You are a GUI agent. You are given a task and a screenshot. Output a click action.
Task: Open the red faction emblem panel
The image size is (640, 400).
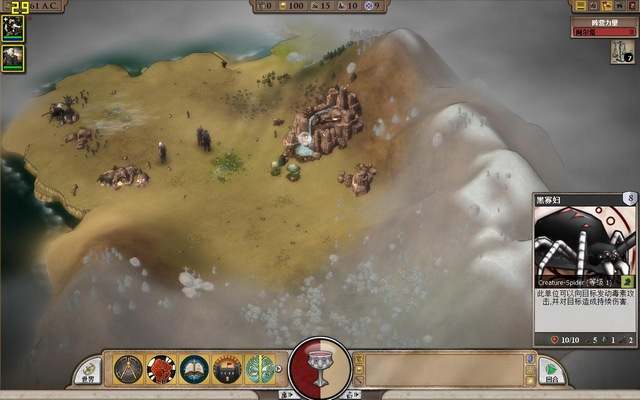pos(161,369)
